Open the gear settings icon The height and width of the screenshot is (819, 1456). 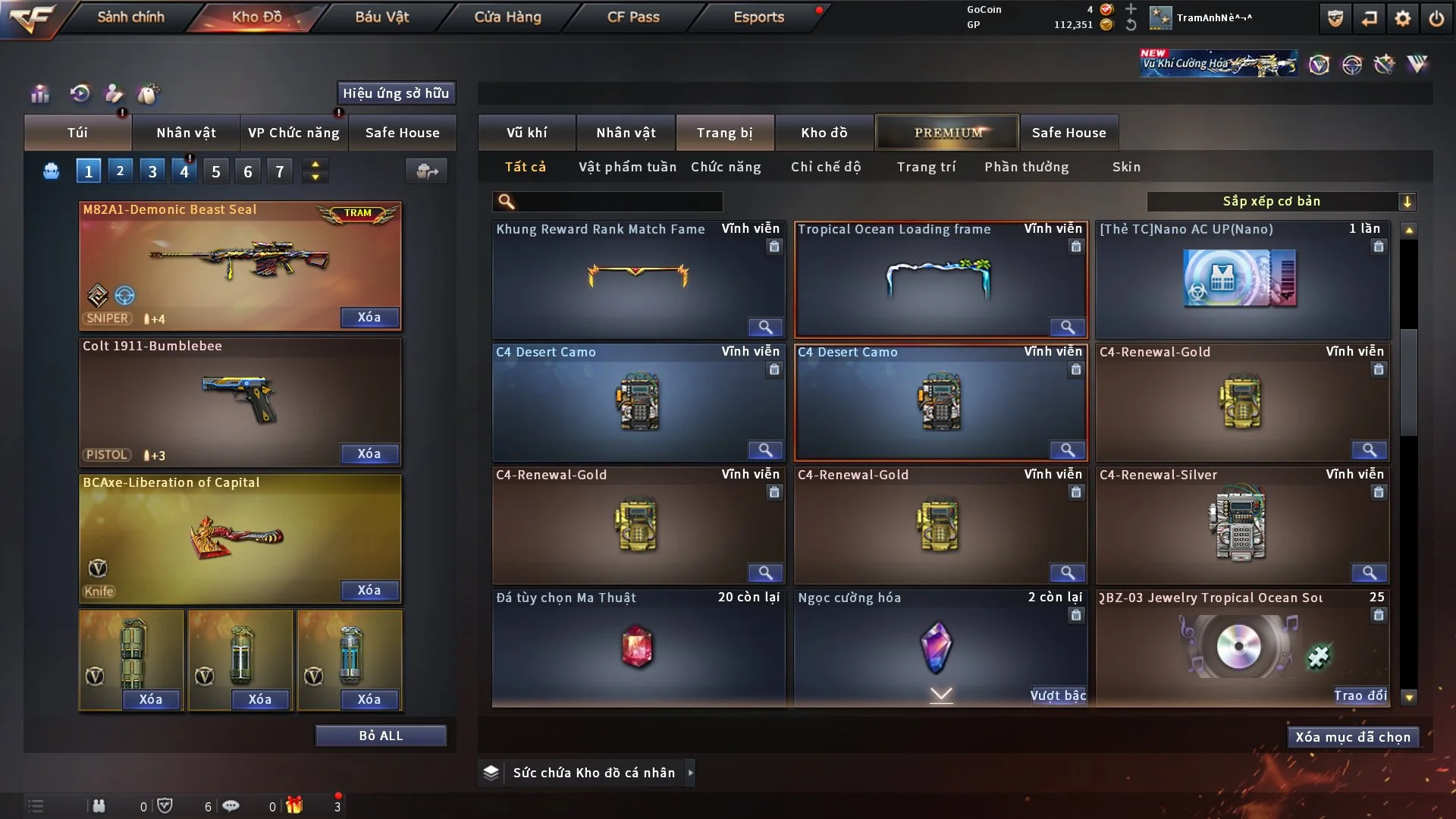[x=1403, y=18]
